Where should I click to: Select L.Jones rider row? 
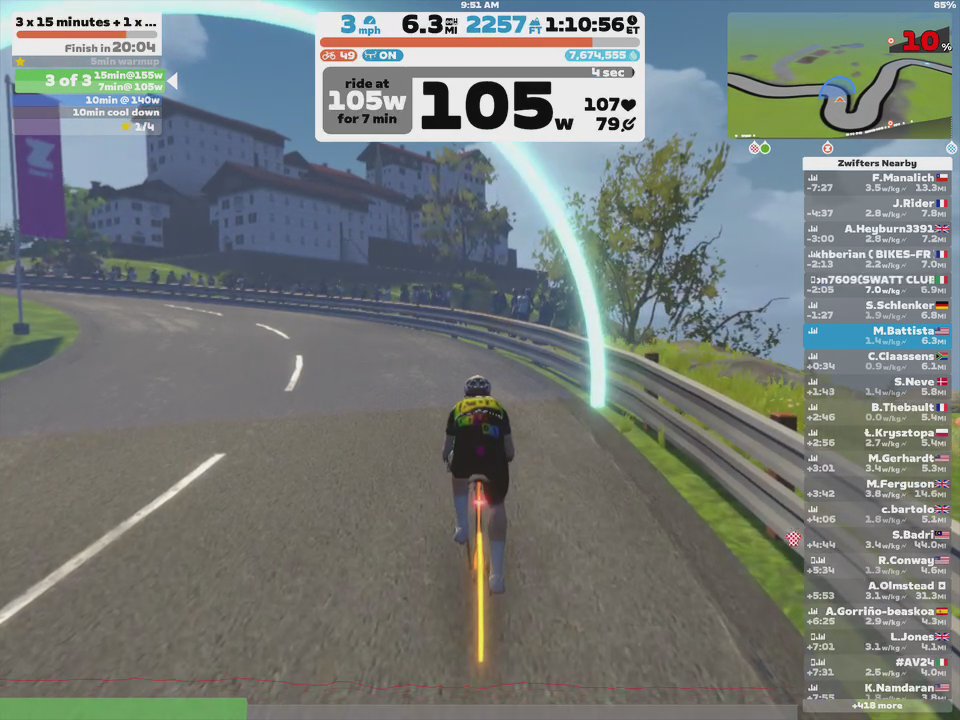[x=876, y=642]
